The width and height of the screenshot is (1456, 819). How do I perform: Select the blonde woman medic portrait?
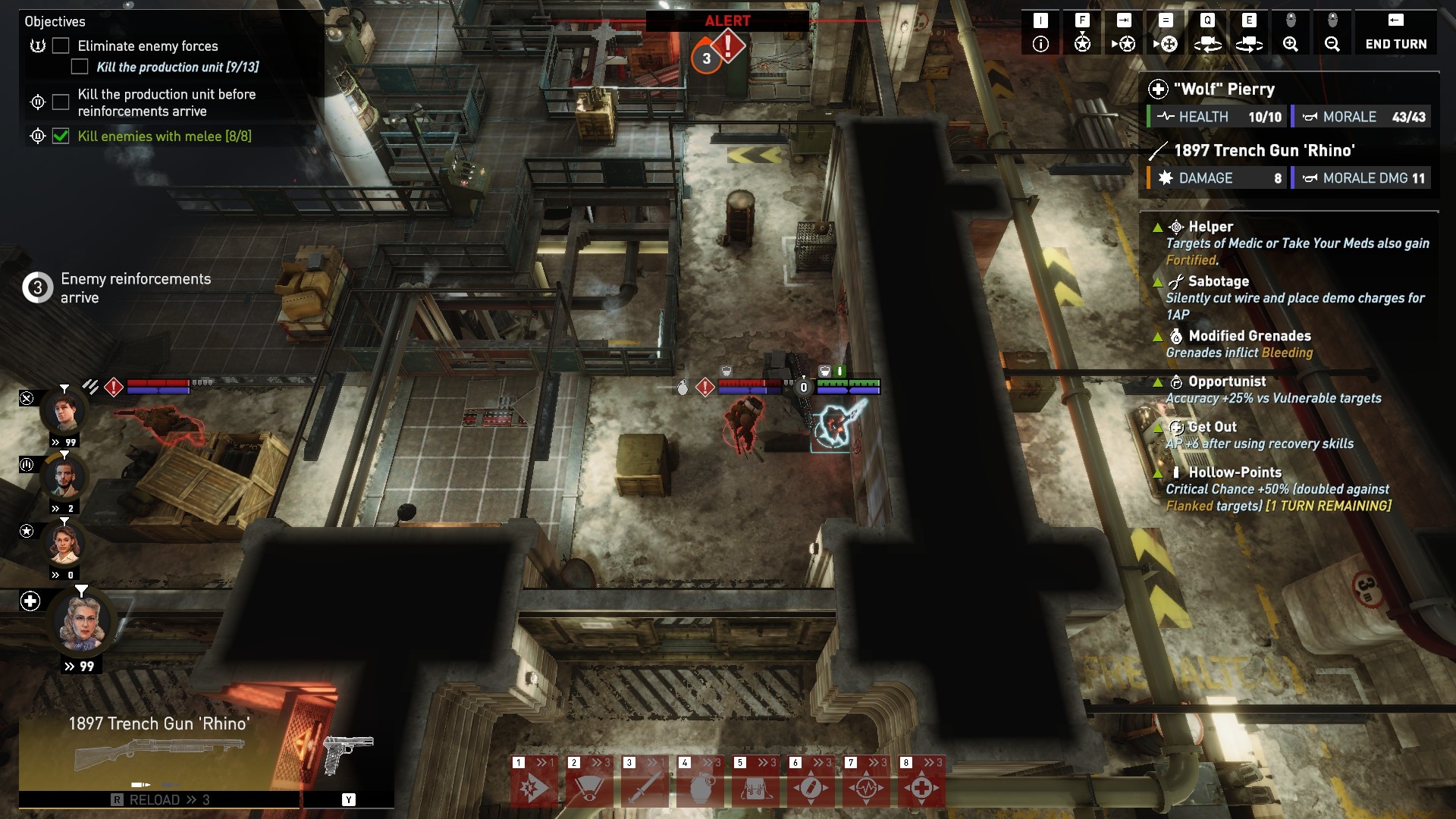[x=82, y=623]
